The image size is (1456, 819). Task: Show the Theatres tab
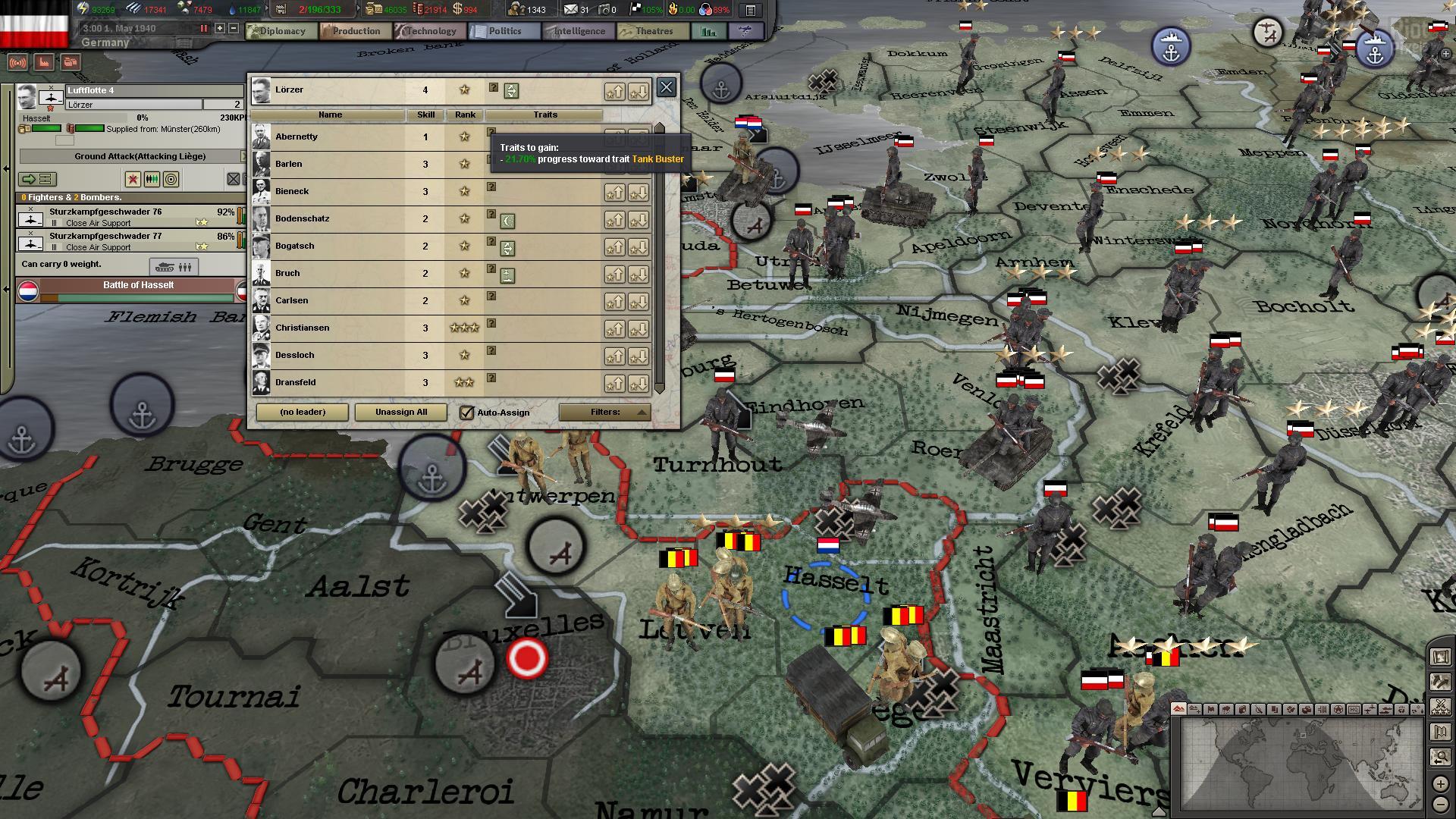[x=653, y=31]
